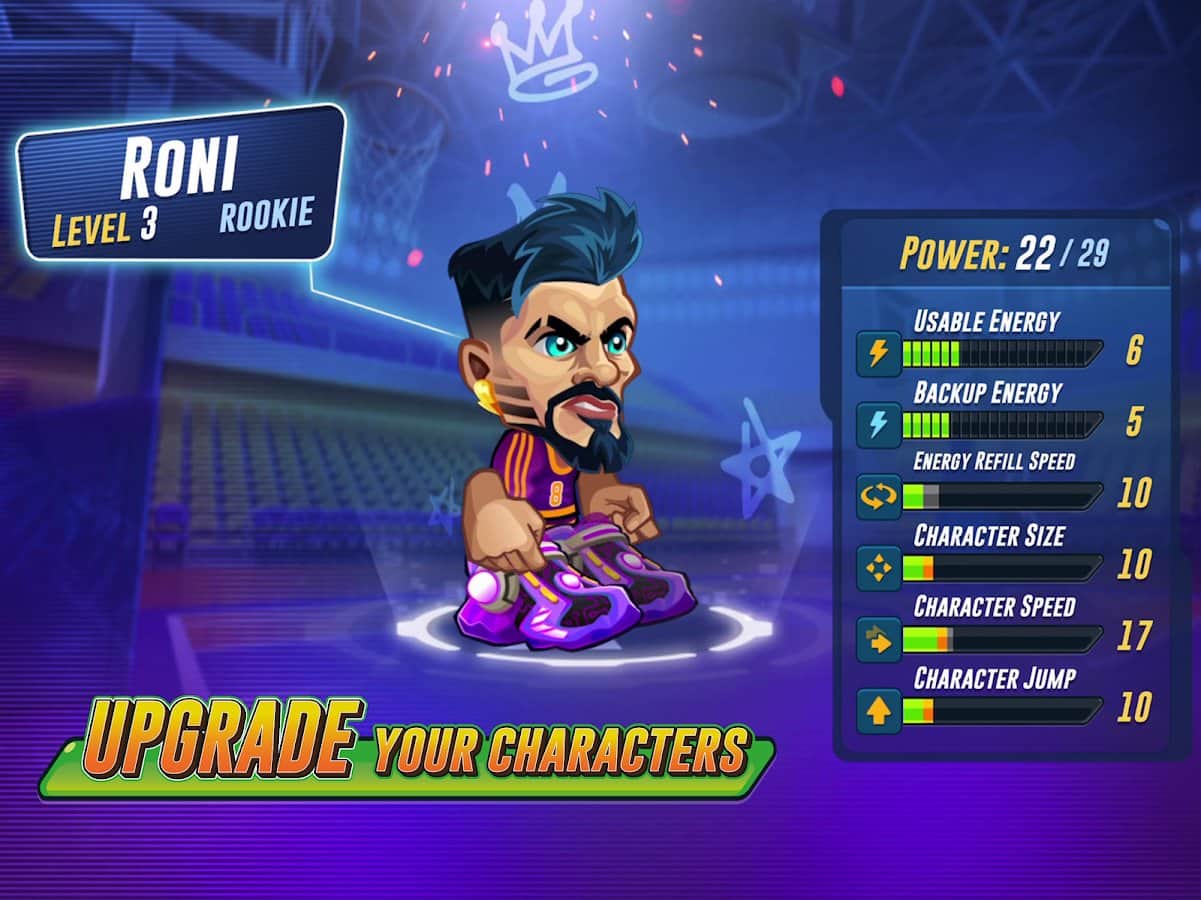The image size is (1201, 900).
Task: Click the Character Size stat icon
Action: (879, 568)
